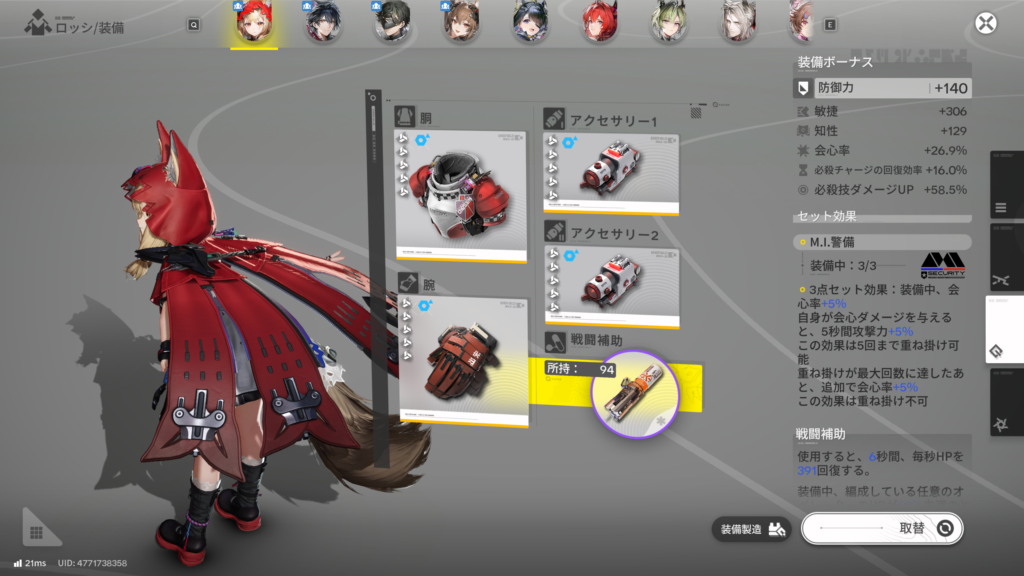Select the green-haired operator portrait

pos(668,22)
